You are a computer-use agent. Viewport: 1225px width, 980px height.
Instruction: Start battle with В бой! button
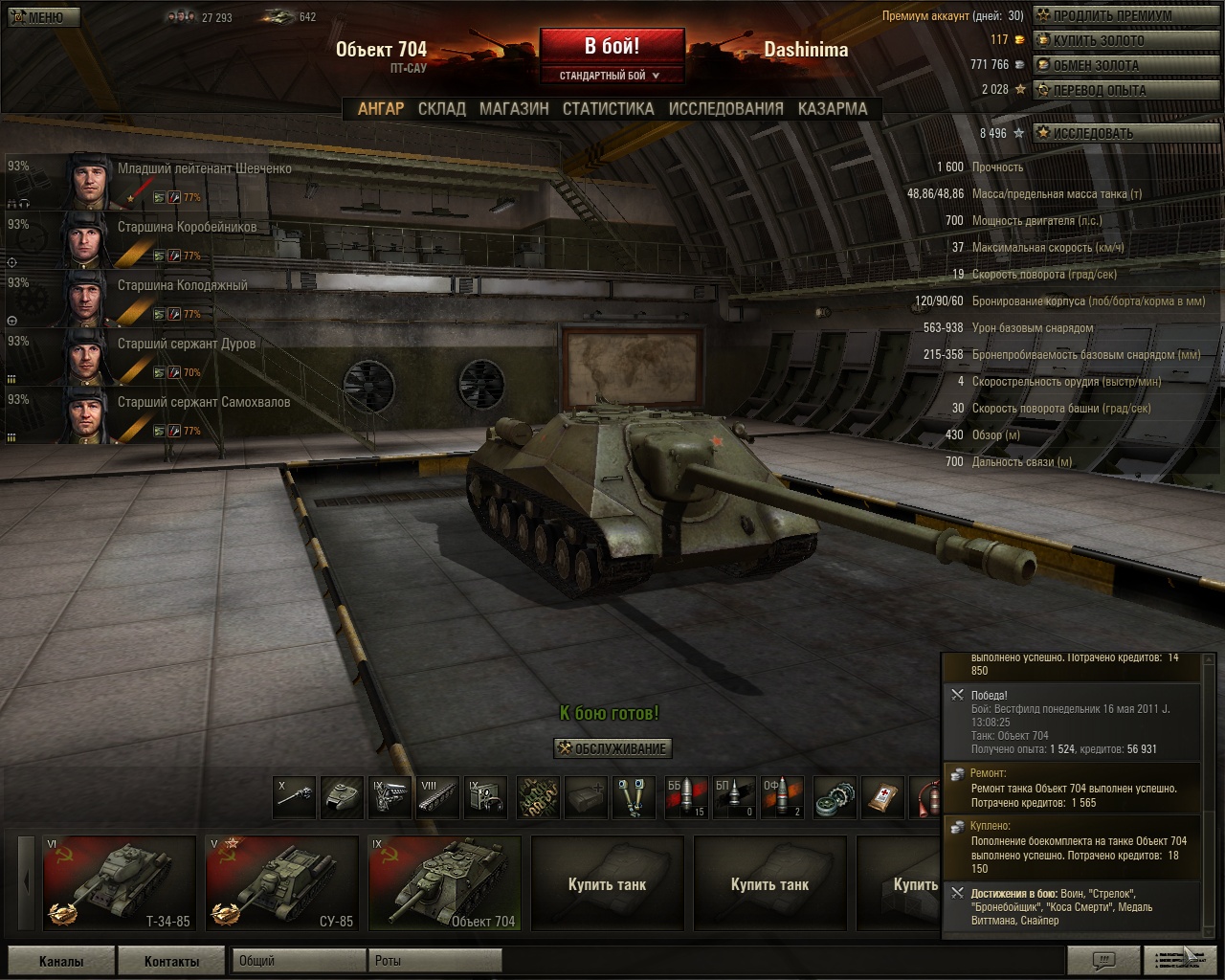[612, 46]
